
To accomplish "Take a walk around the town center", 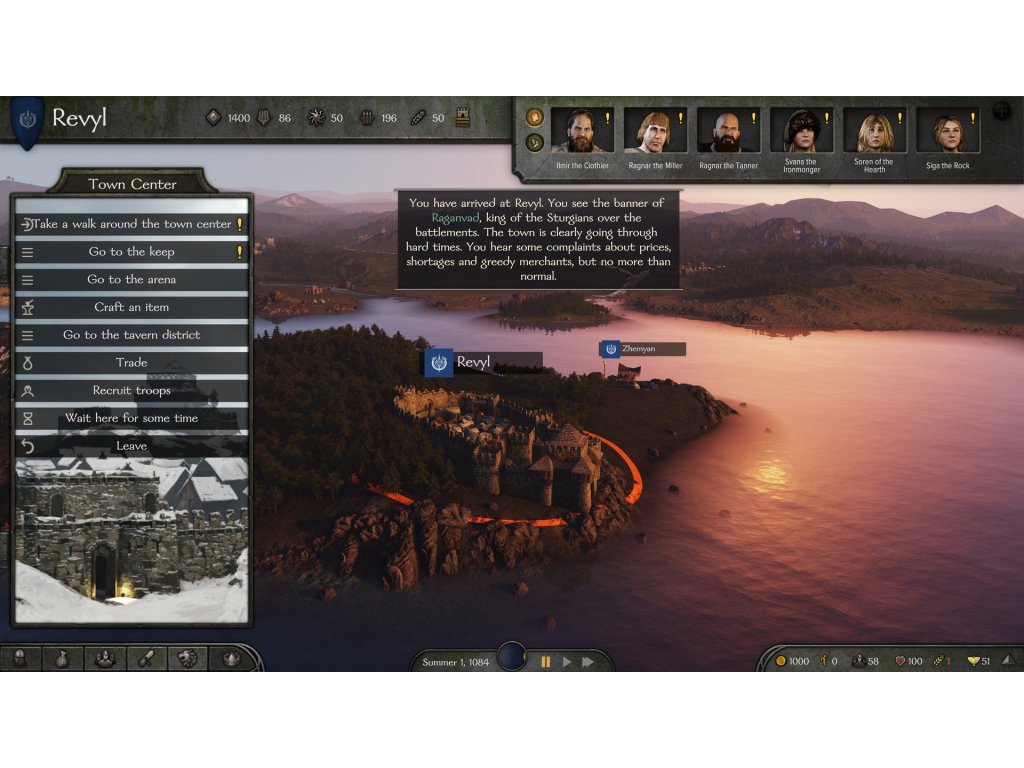I will 132,224.
